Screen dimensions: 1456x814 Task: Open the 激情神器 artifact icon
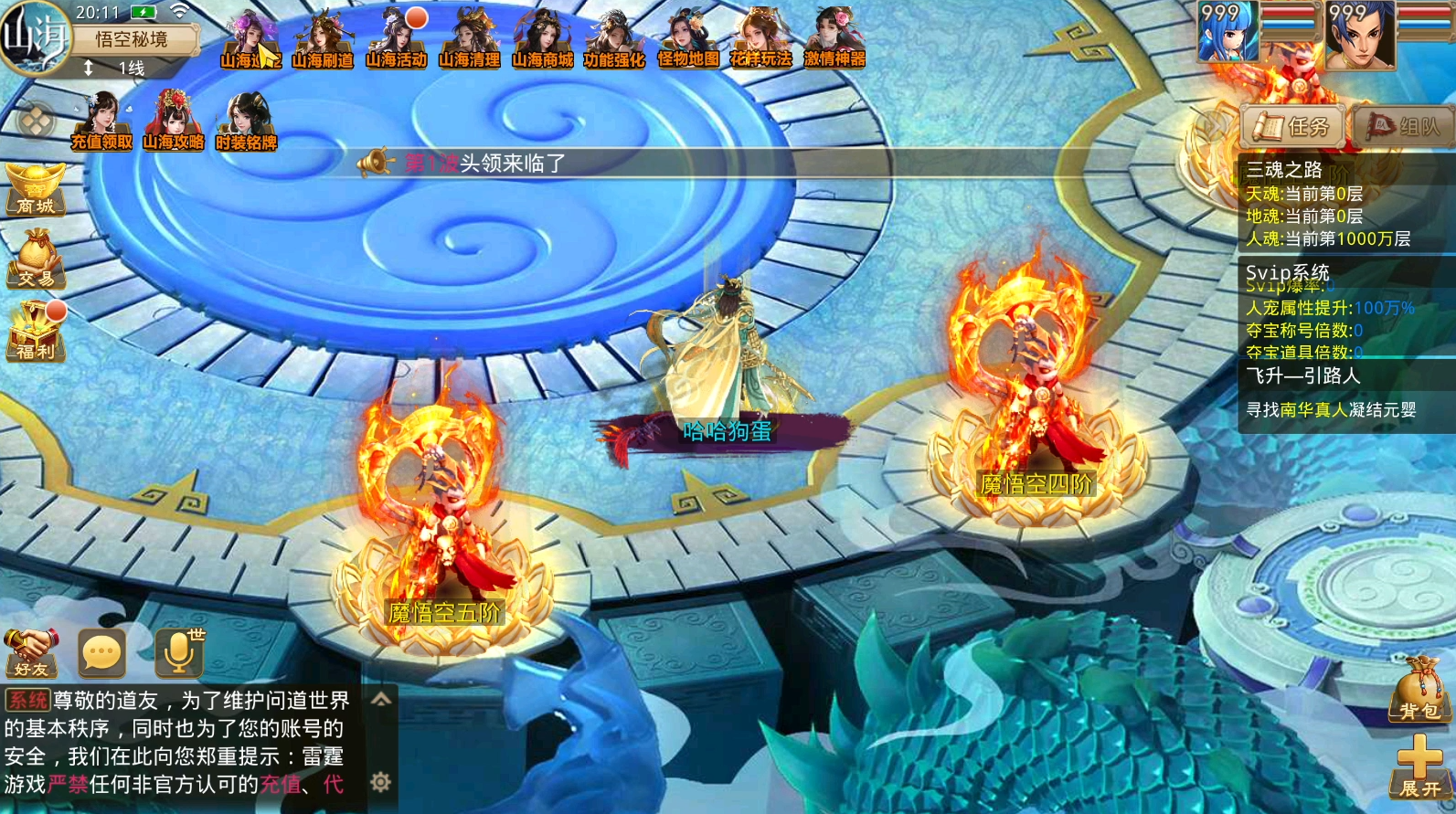click(x=834, y=40)
